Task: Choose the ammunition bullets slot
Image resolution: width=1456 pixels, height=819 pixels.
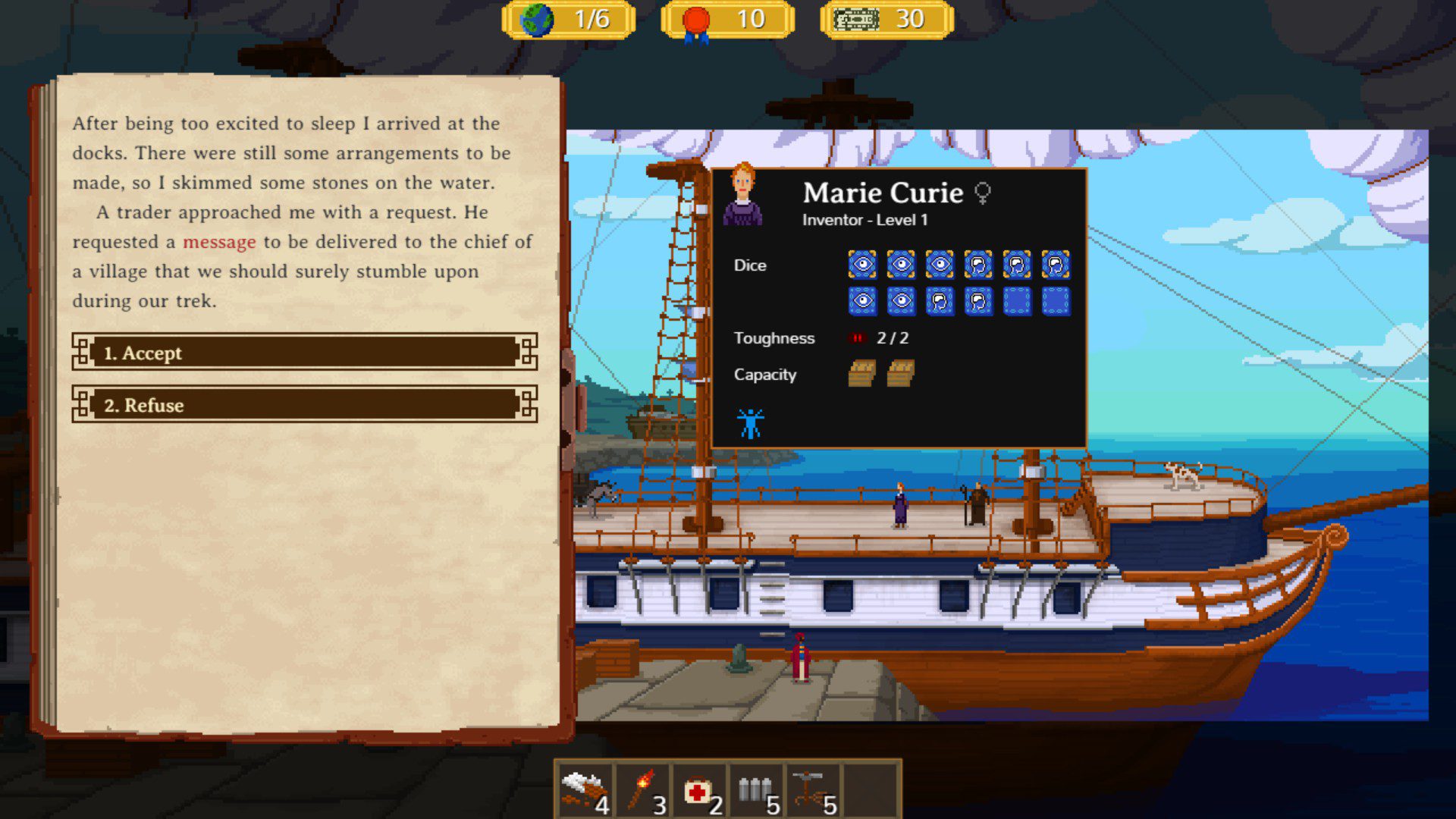Action: [757, 791]
